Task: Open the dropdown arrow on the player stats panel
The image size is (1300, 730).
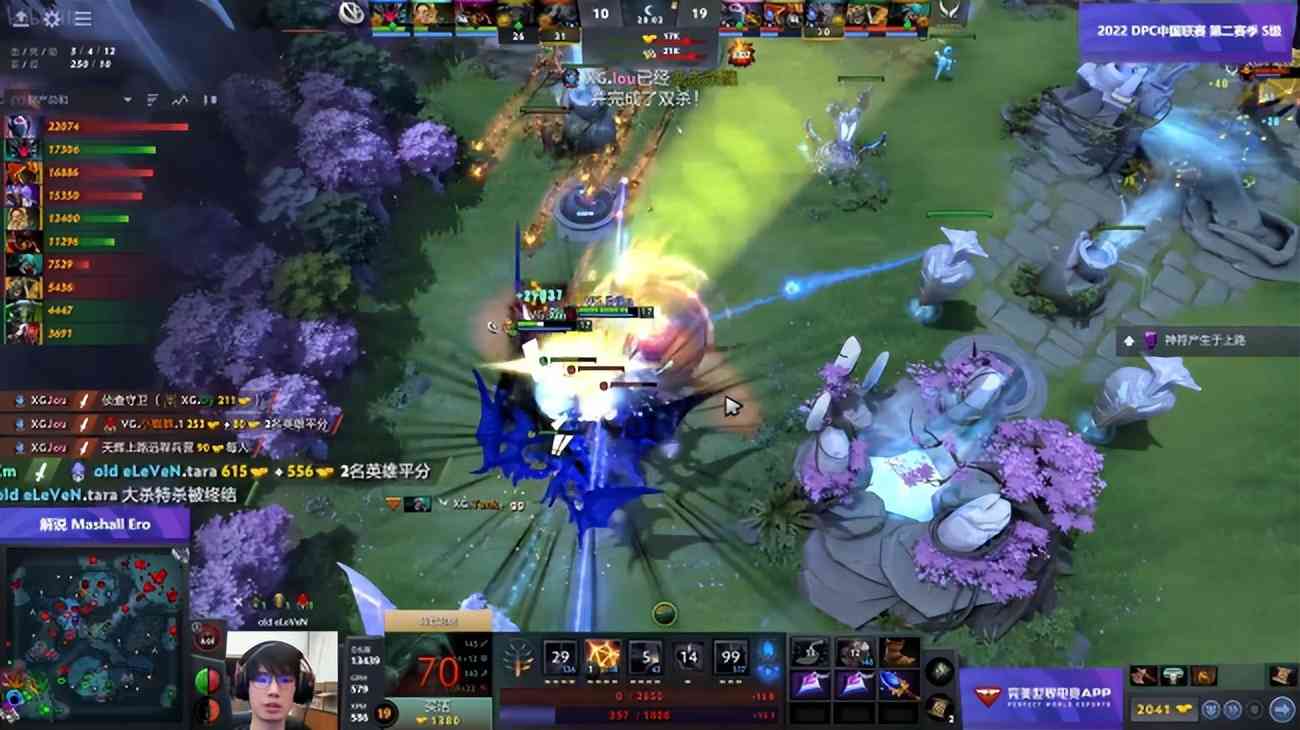Action: click(x=127, y=100)
